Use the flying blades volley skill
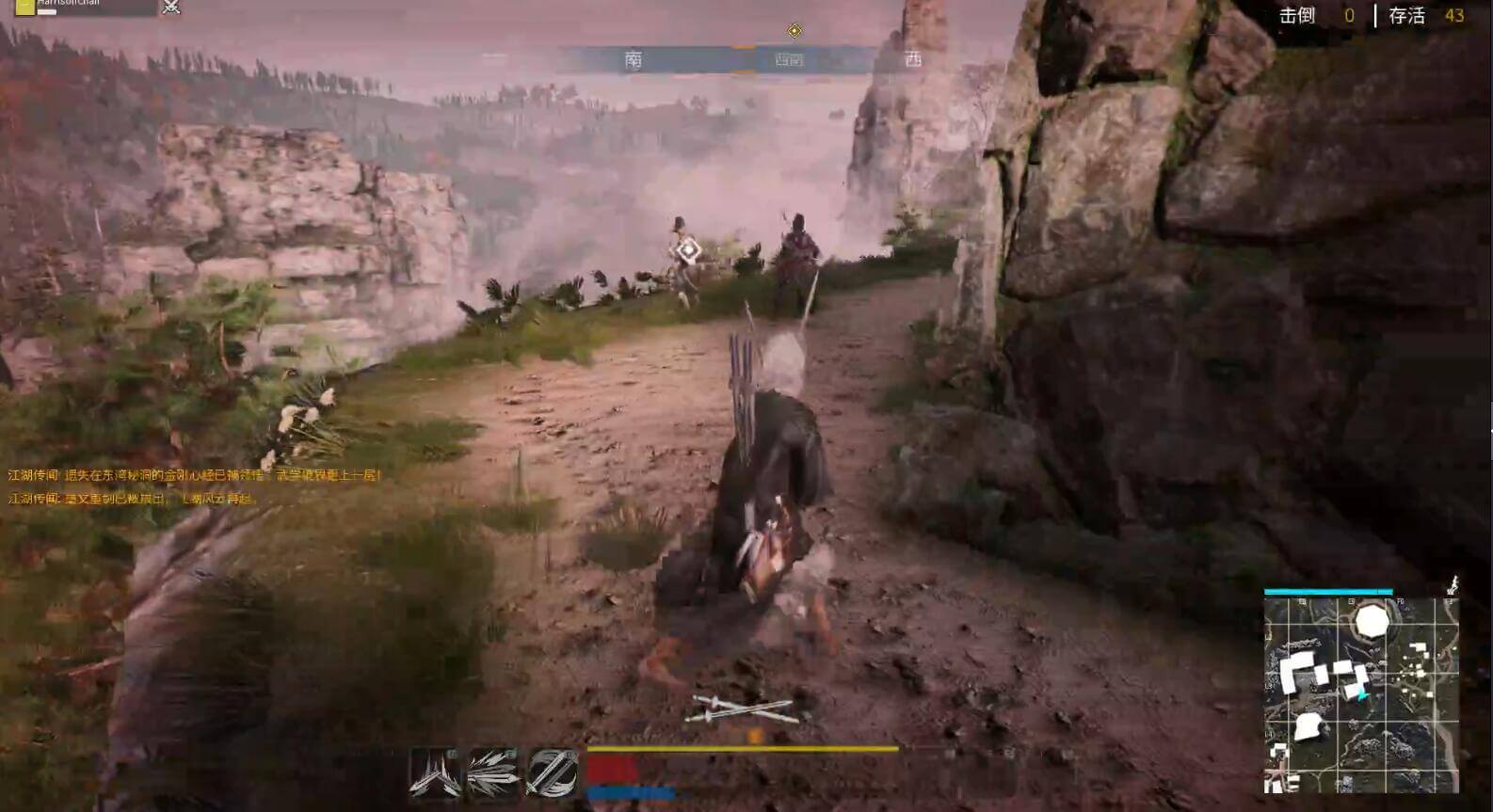This screenshot has width=1493, height=812. click(x=493, y=772)
